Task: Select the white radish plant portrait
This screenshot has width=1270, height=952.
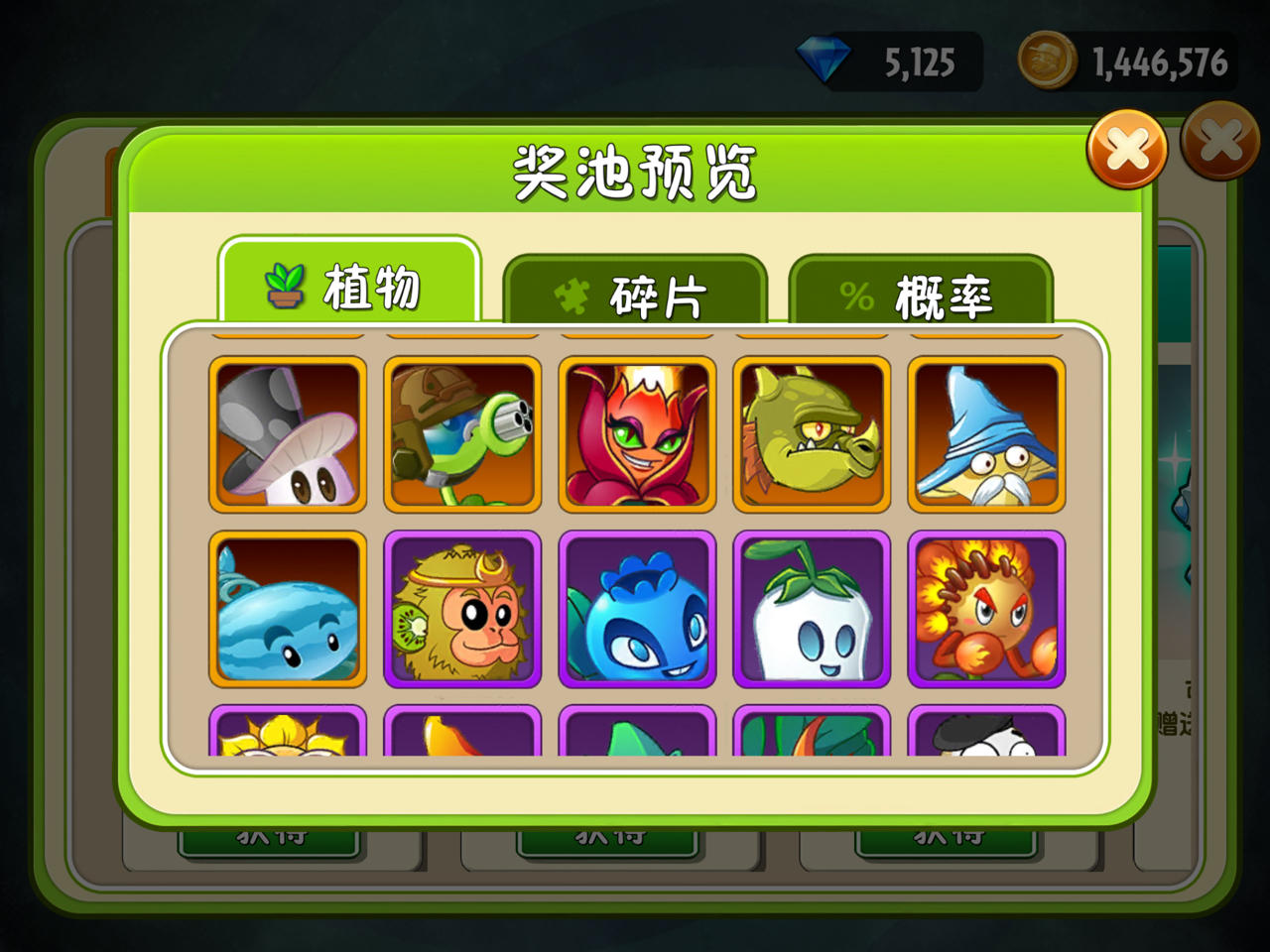Action: 810,609
